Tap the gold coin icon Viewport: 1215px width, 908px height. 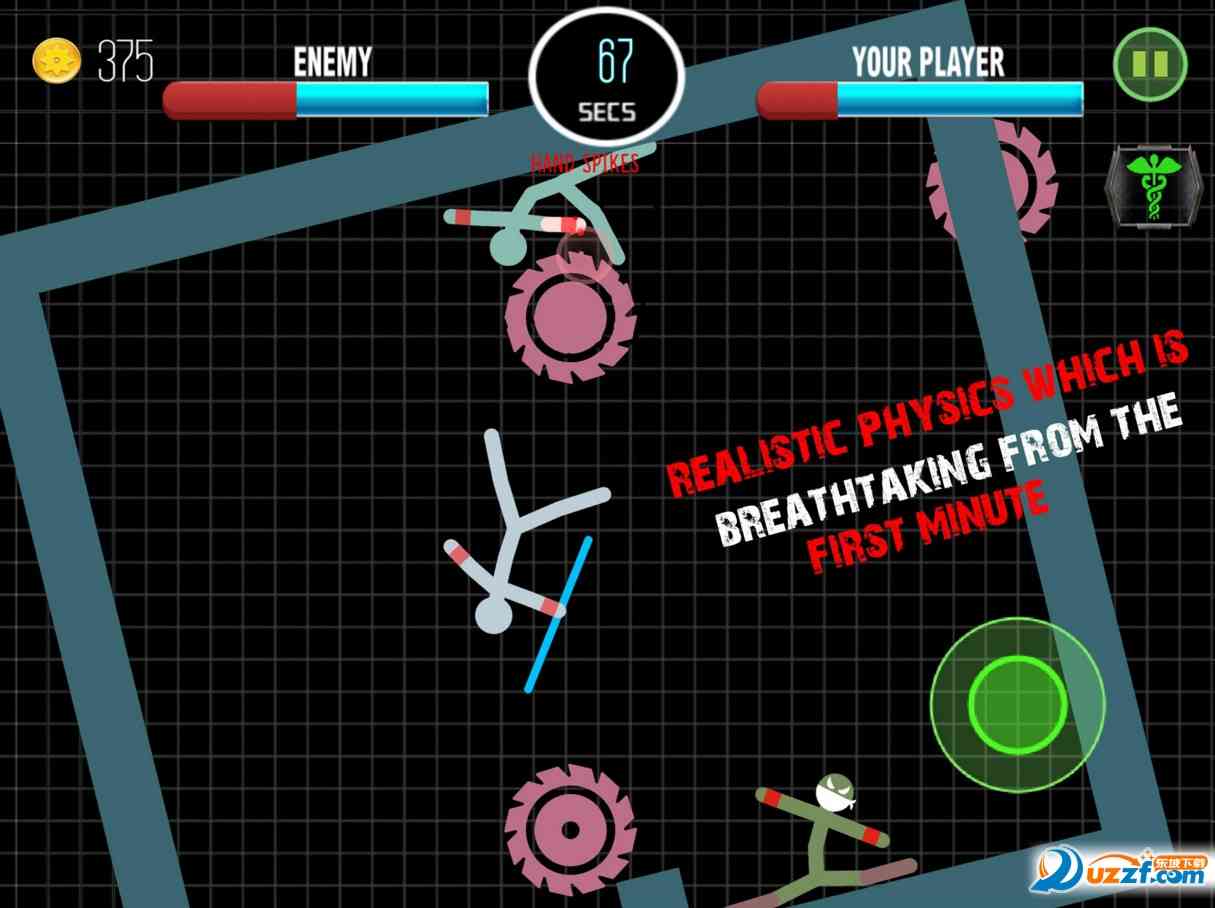point(56,62)
